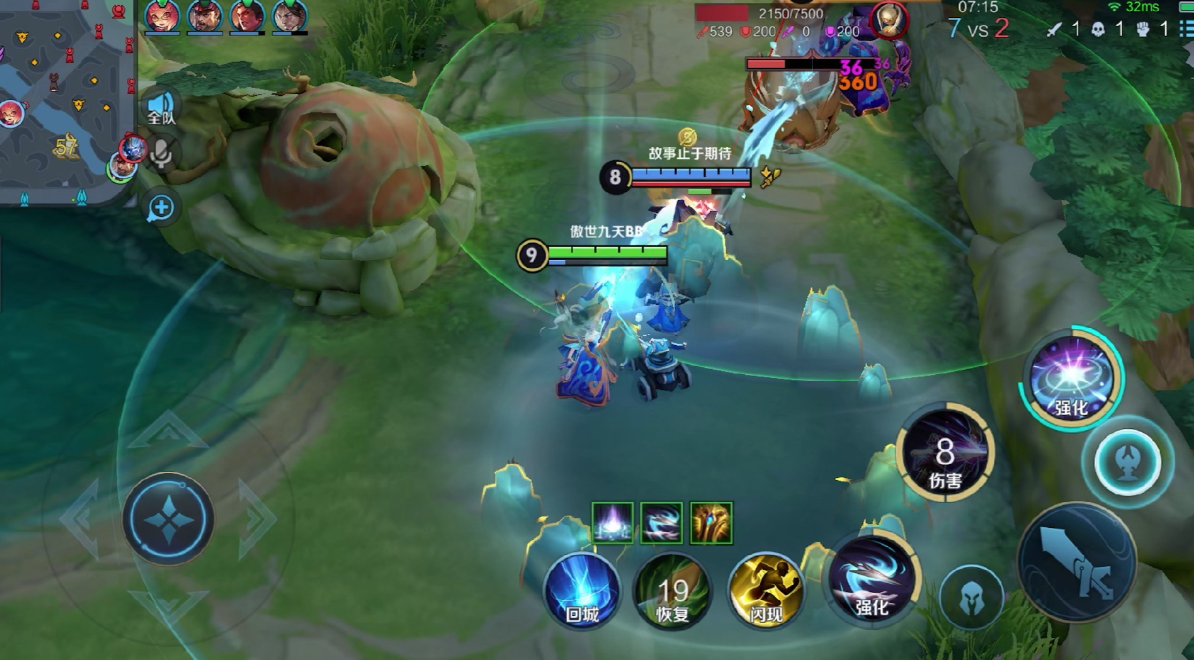Use the 恢复 heal skill
Viewport: 1194px width, 660px height.
coord(673,591)
